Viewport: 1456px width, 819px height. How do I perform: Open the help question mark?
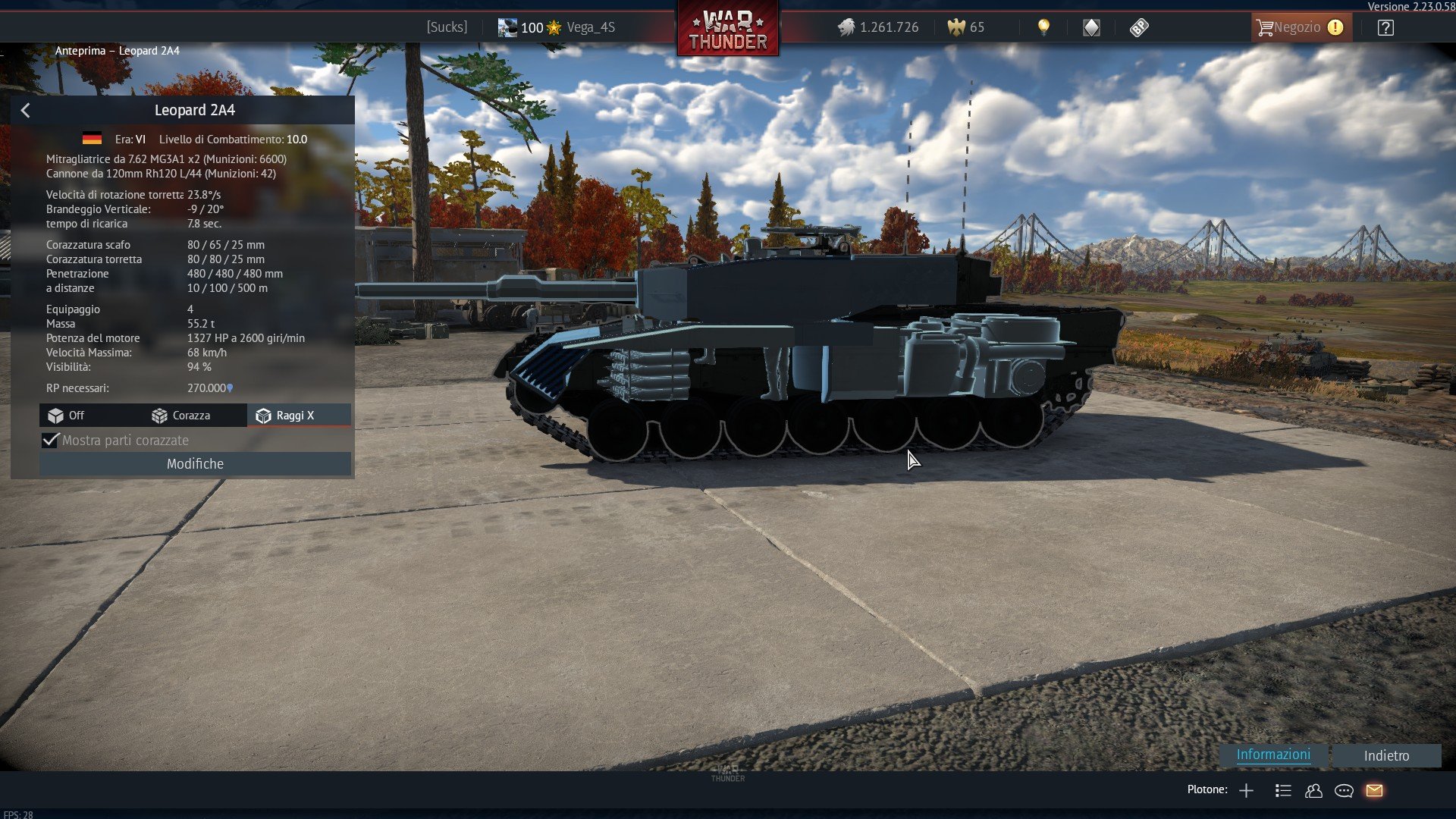click(x=1385, y=28)
